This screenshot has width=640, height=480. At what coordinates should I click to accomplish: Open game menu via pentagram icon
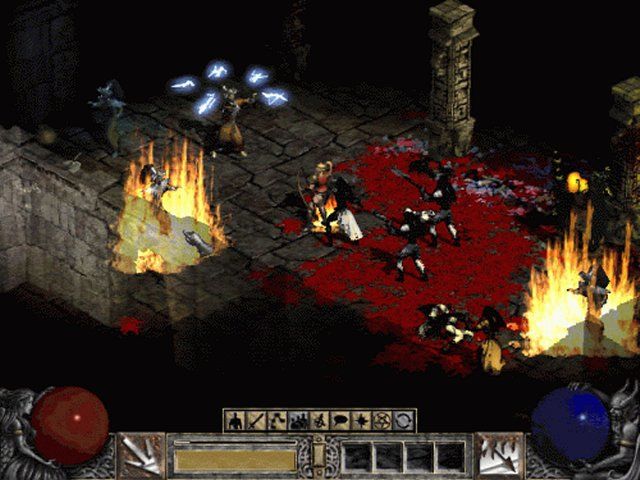tap(384, 421)
